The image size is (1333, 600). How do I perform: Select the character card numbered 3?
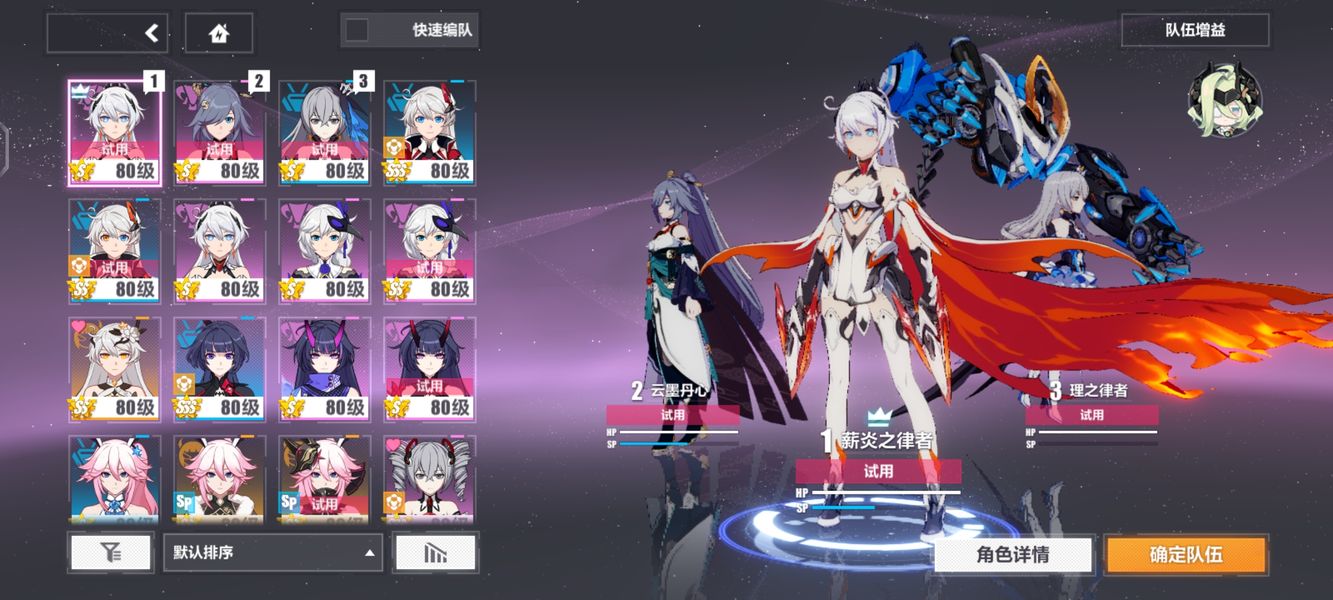(324, 133)
